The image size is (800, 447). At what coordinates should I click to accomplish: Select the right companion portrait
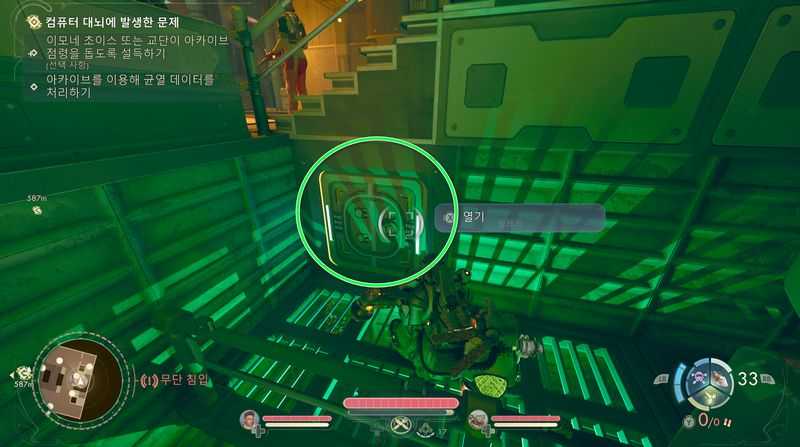(x=478, y=419)
